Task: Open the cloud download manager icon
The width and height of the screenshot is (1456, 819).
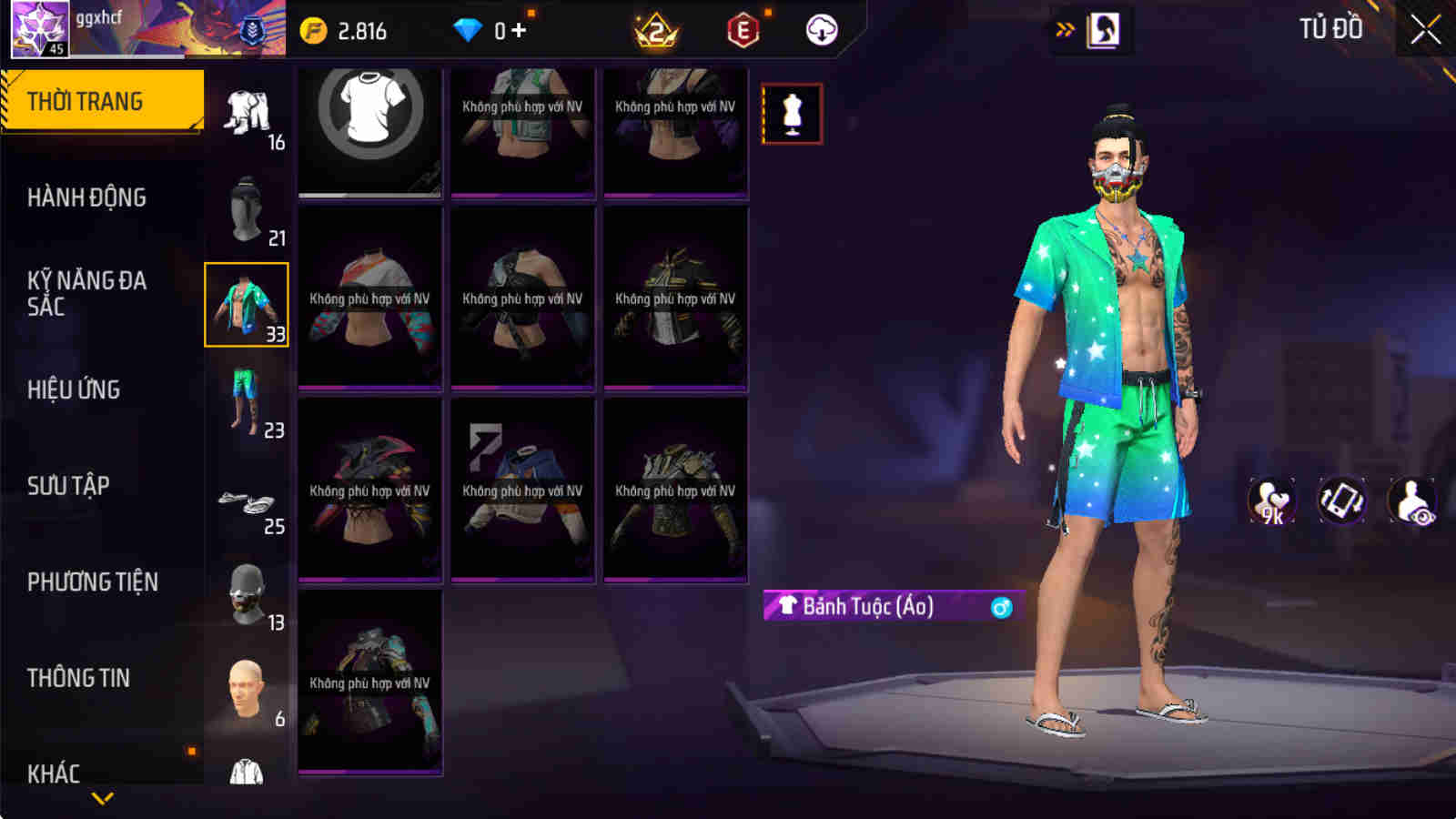Action: click(822, 28)
